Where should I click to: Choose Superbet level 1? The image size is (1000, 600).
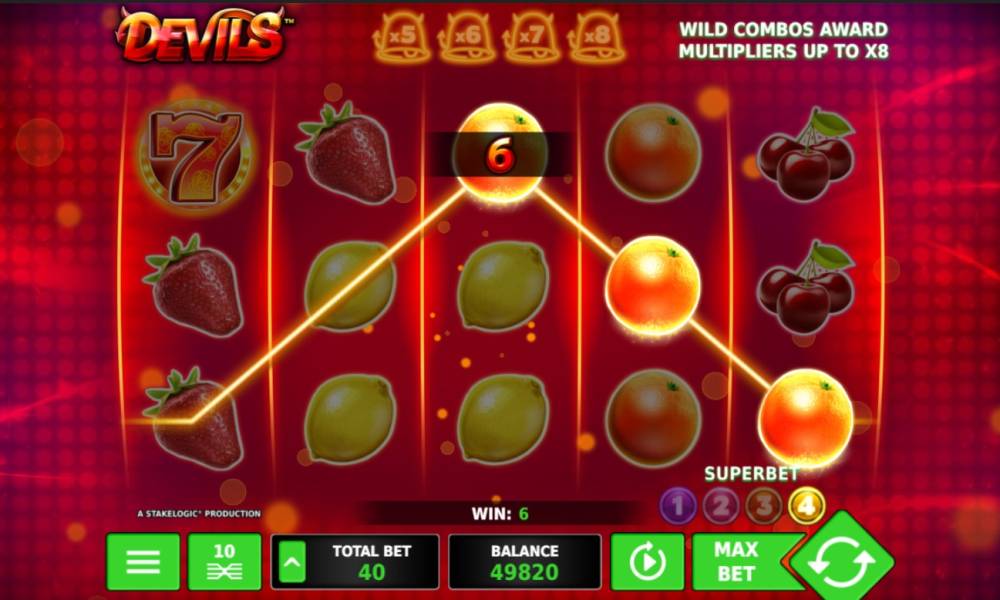coord(677,506)
